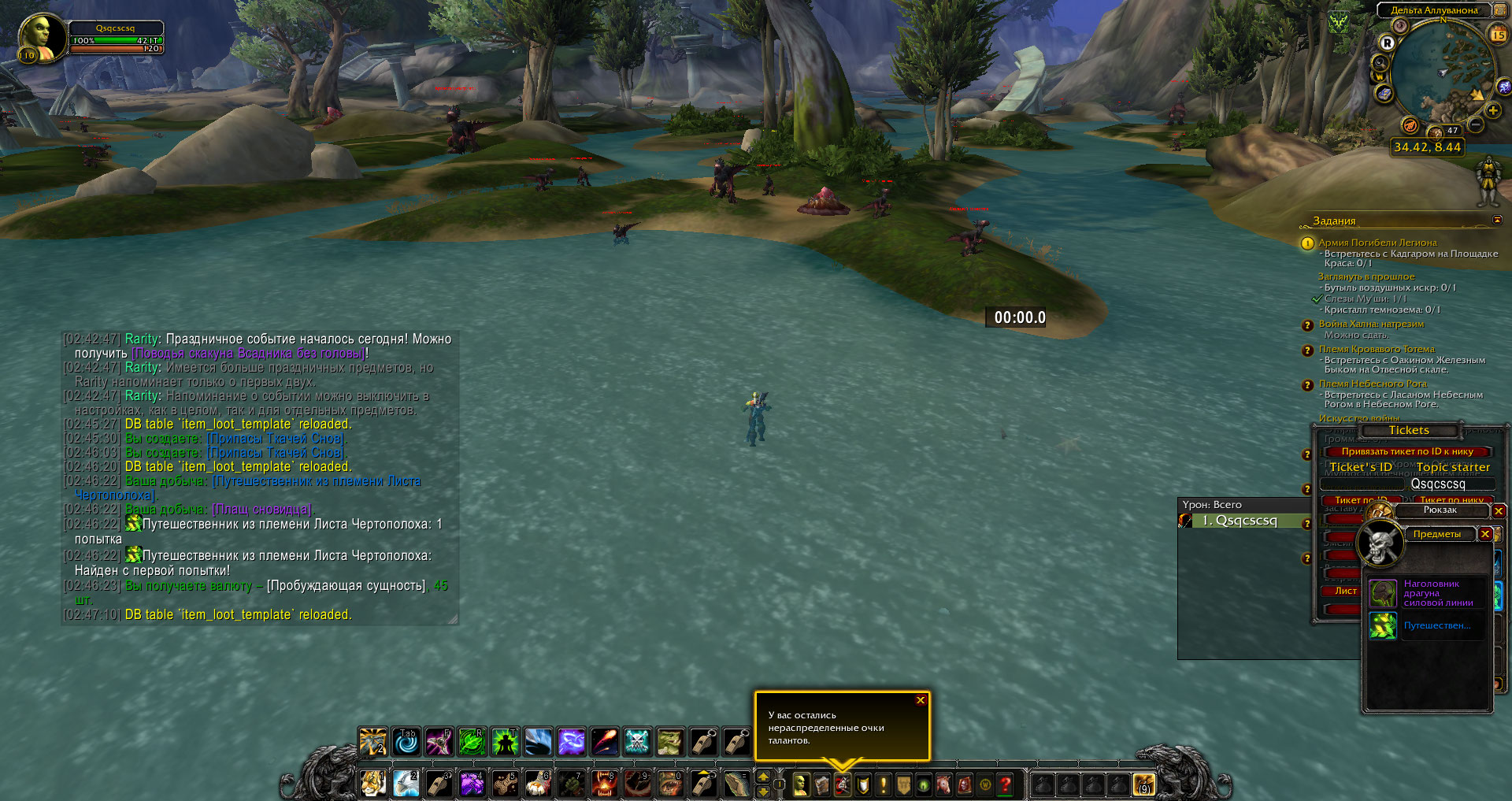Open the calendar showing day 15
Screen dimensions: 1512x801
(1498, 34)
